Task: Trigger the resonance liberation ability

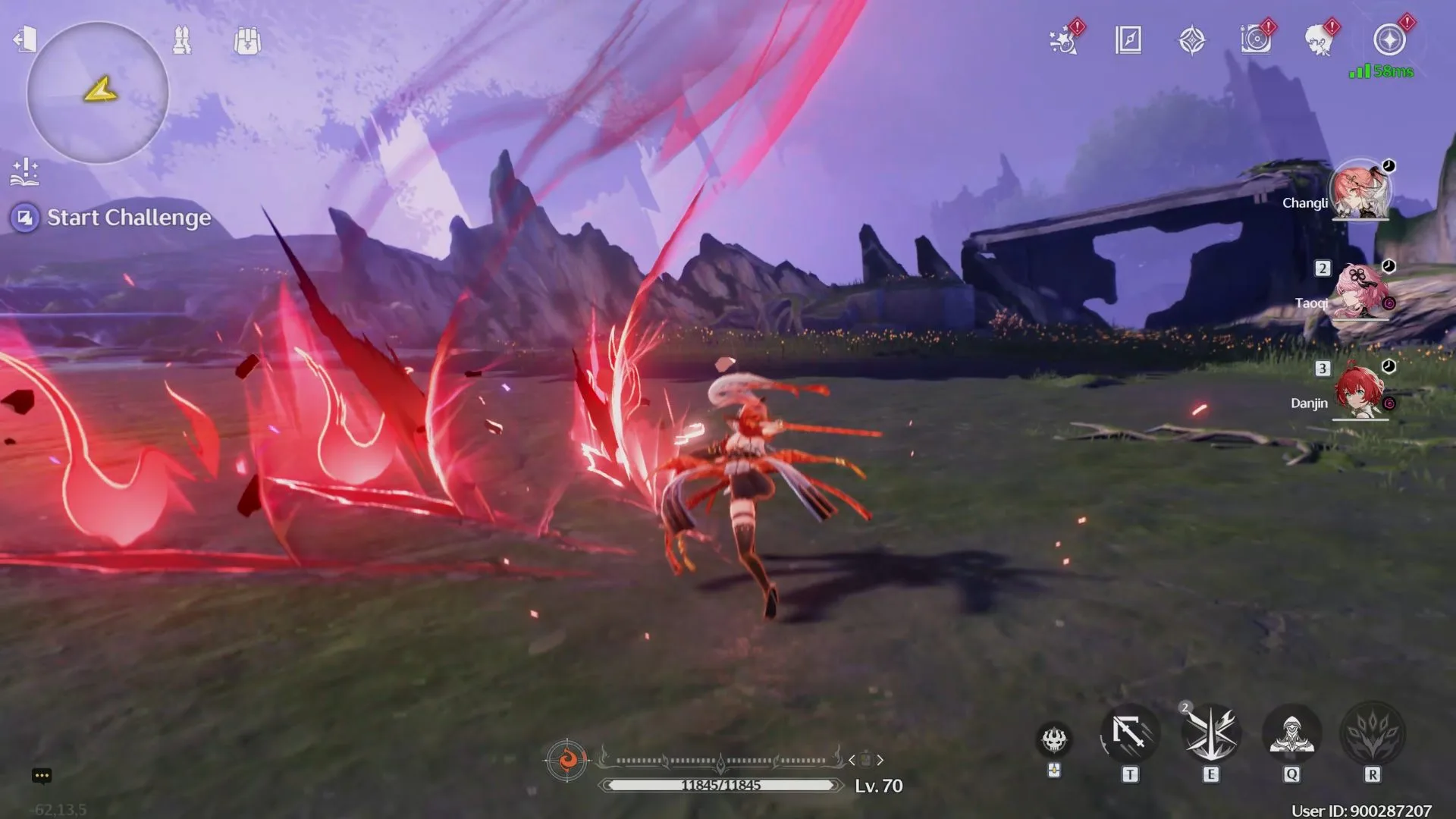Action: click(x=1373, y=734)
